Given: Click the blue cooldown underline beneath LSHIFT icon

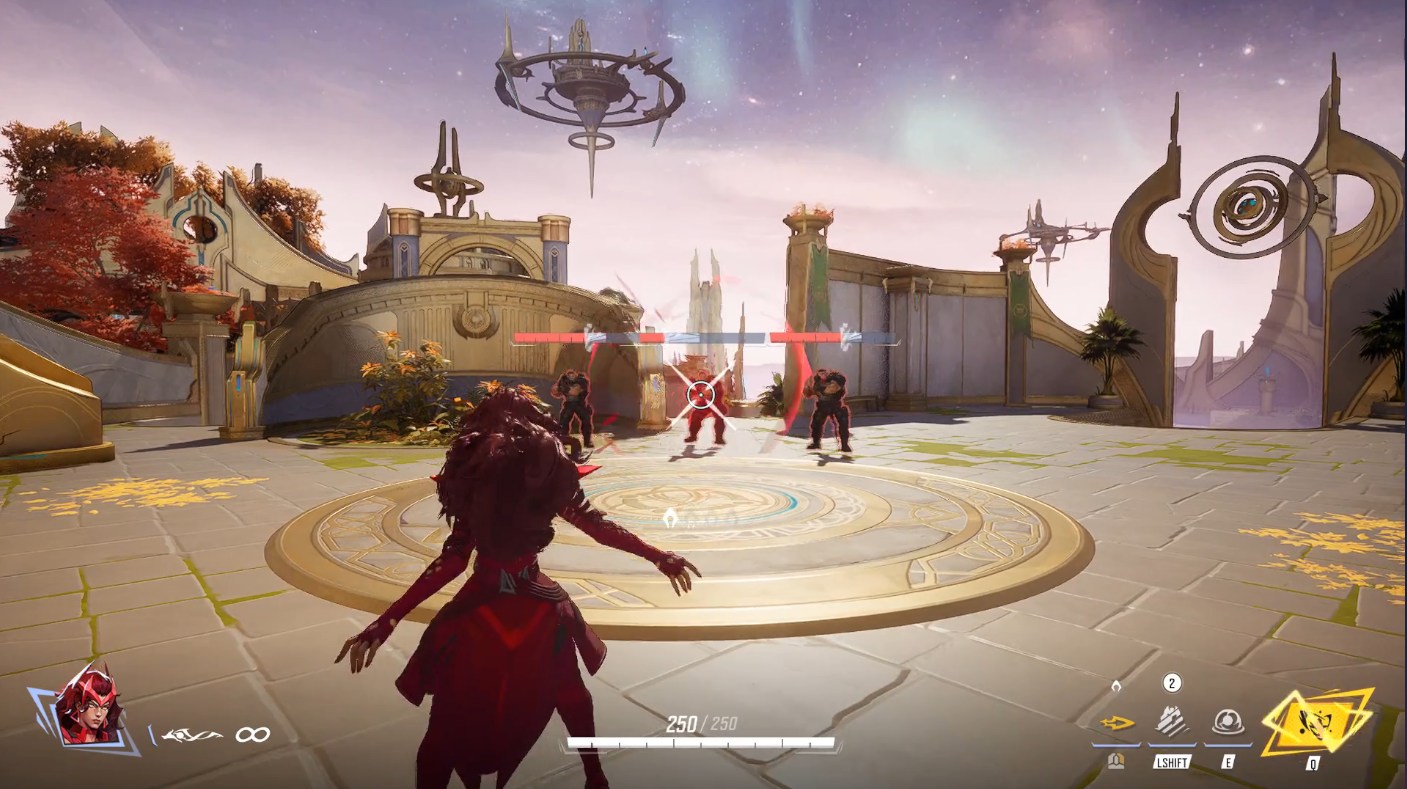Looking at the screenshot, I should 1172,745.
